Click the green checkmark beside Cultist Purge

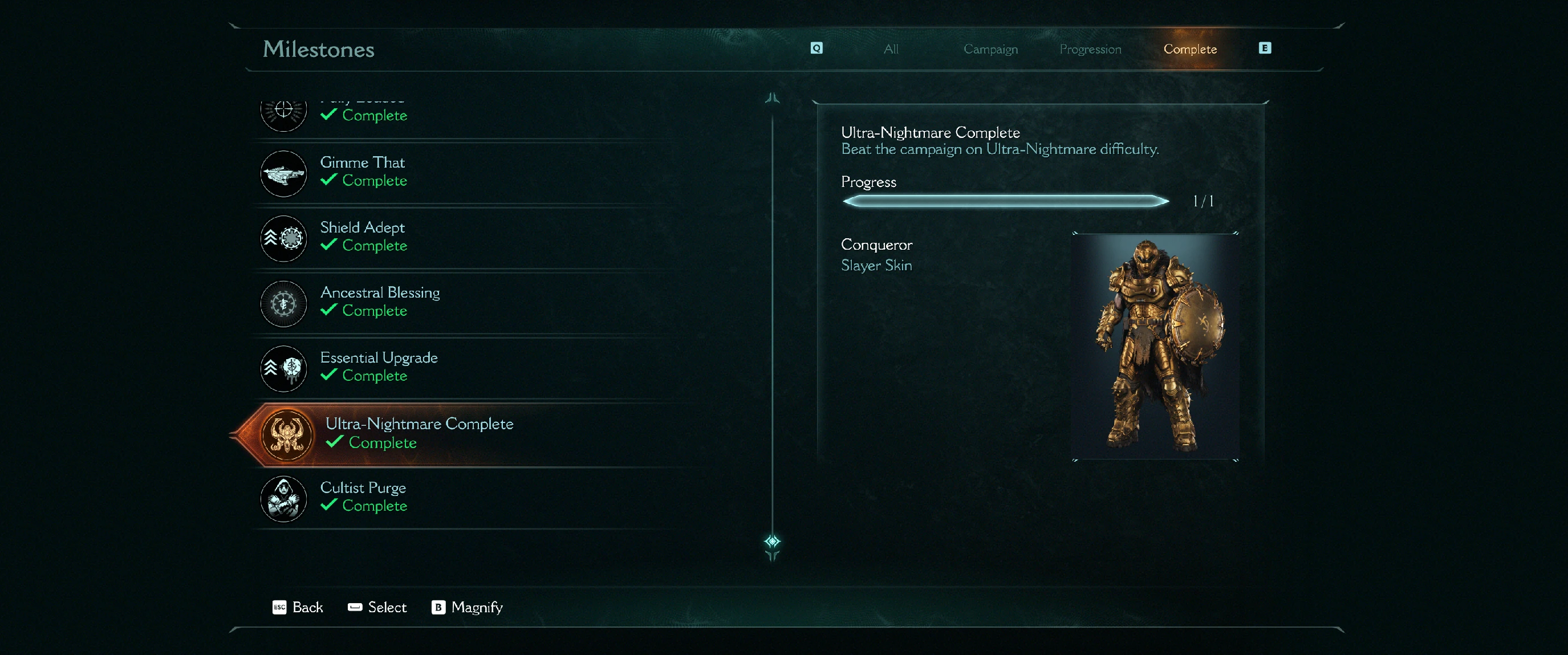pyautogui.click(x=328, y=505)
